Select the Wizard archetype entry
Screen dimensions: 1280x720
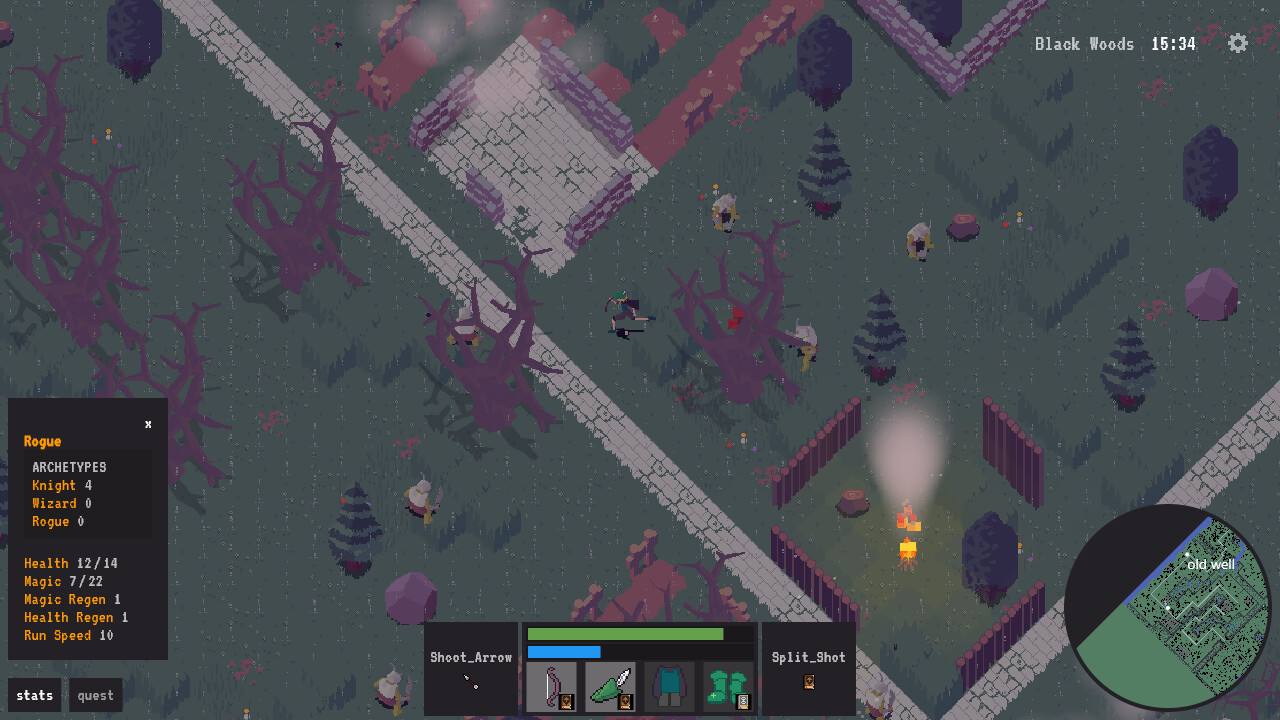tap(54, 503)
